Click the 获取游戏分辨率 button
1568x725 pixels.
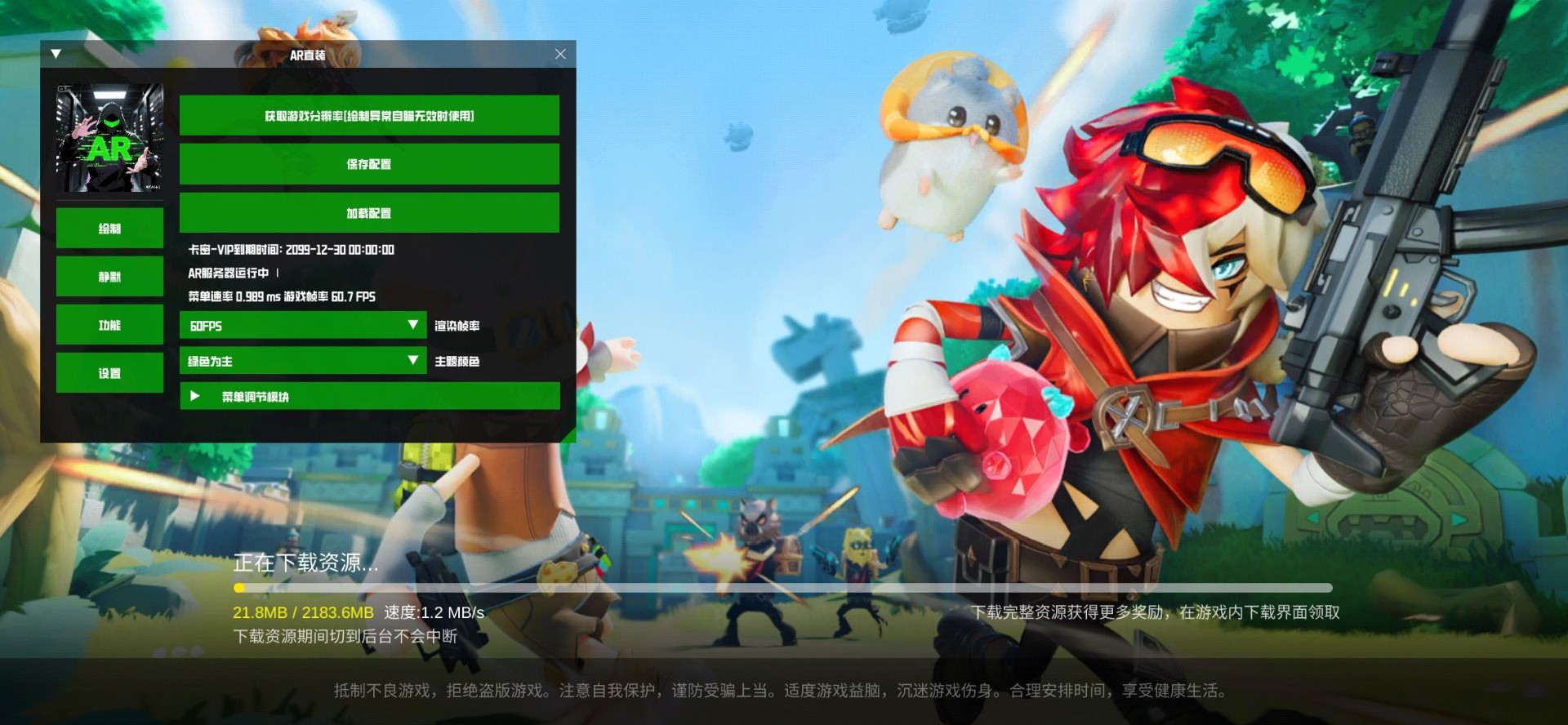click(369, 115)
